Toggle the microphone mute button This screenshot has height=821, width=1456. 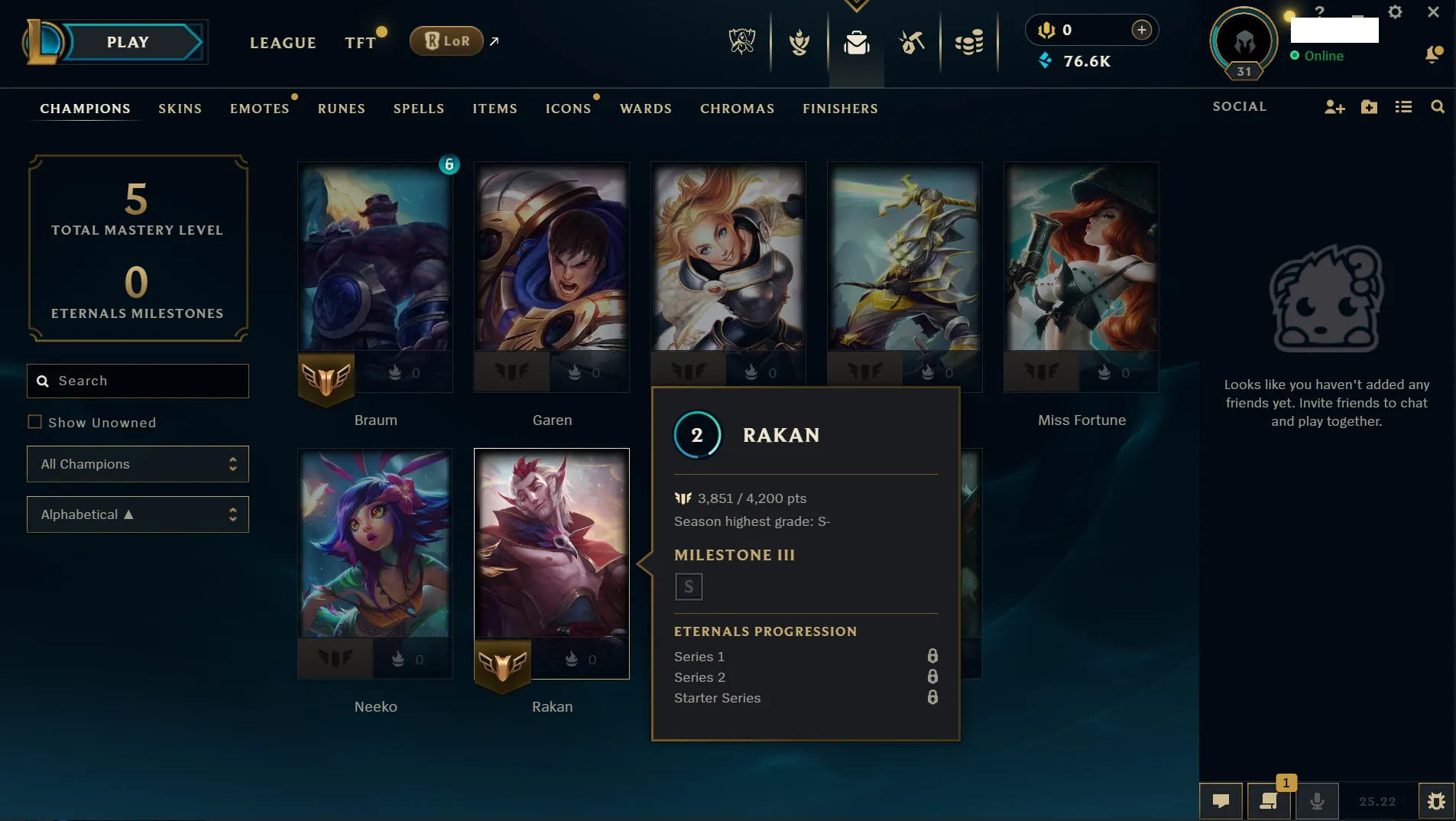[x=1316, y=801]
